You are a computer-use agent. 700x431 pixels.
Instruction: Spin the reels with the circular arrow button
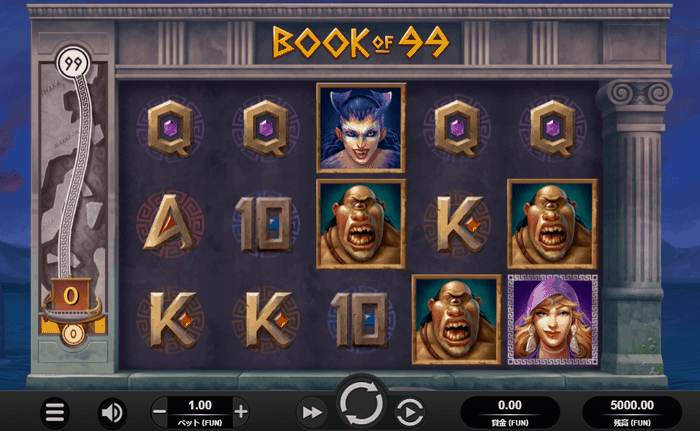tap(360, 404)
